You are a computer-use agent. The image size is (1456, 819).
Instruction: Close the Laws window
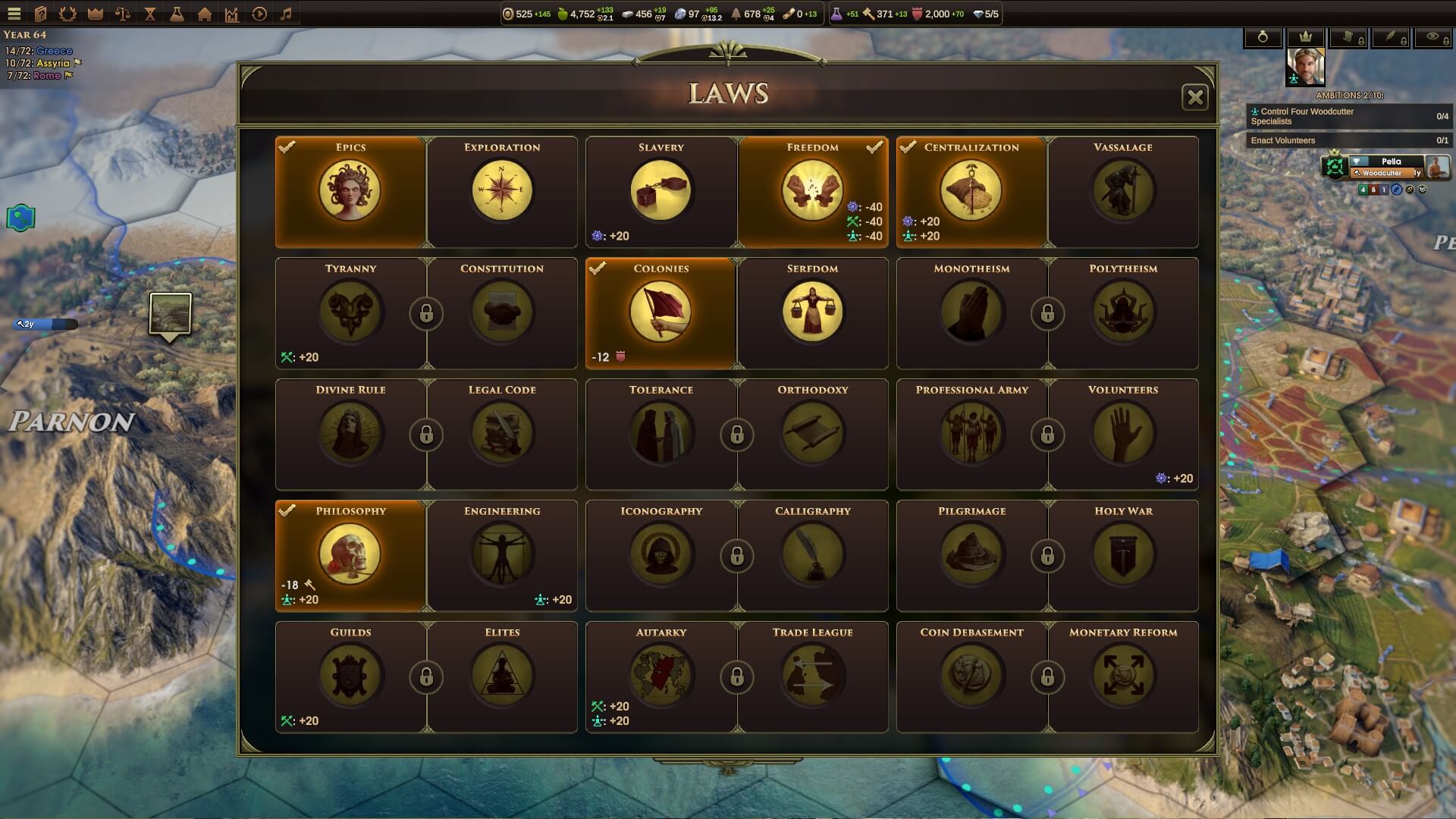(1194, 97)
